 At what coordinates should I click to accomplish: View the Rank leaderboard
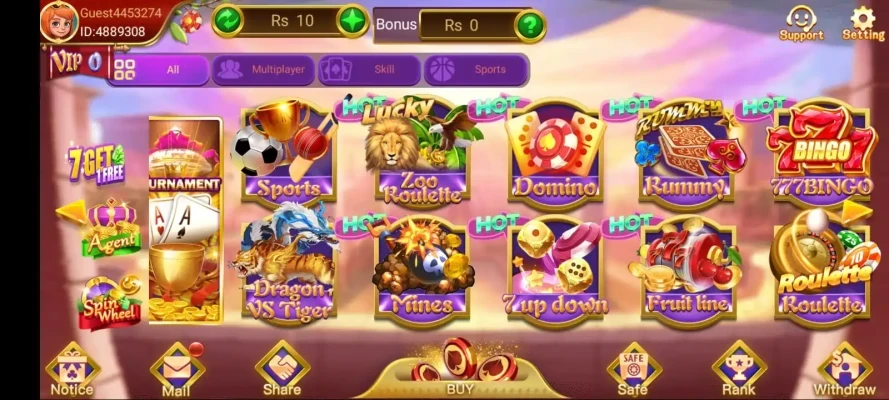point(738,371)
